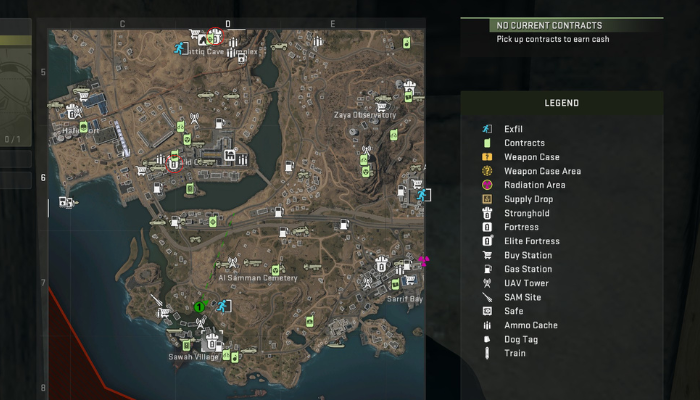Image resolution: width=700 pixels, height=400 pixels.
Task: Click the exfil marker near Sattiq Cave
Action: 179,47
